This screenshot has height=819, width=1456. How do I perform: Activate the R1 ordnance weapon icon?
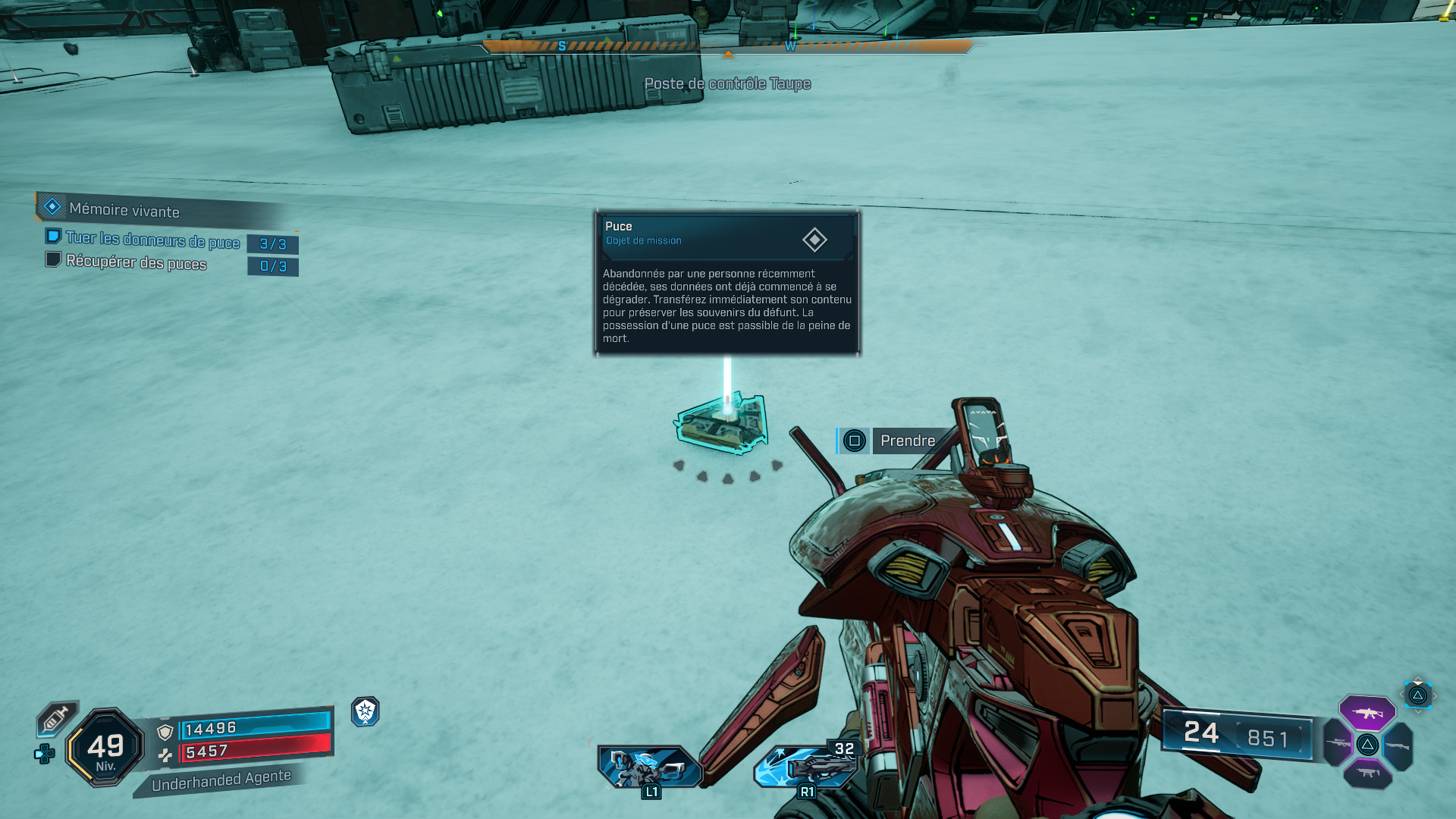tap(805, 766)
